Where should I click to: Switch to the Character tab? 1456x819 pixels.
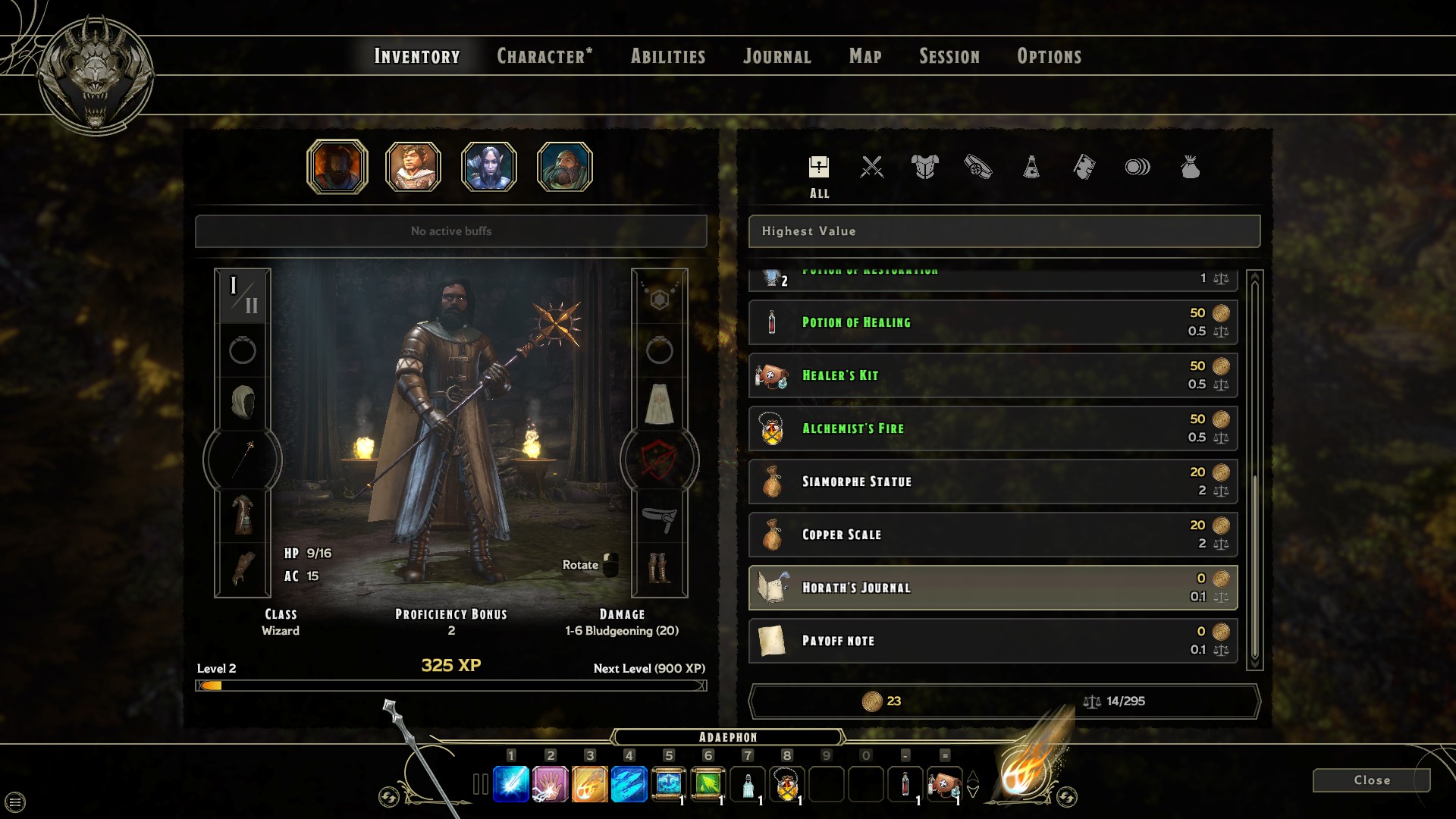click(544, 56)
